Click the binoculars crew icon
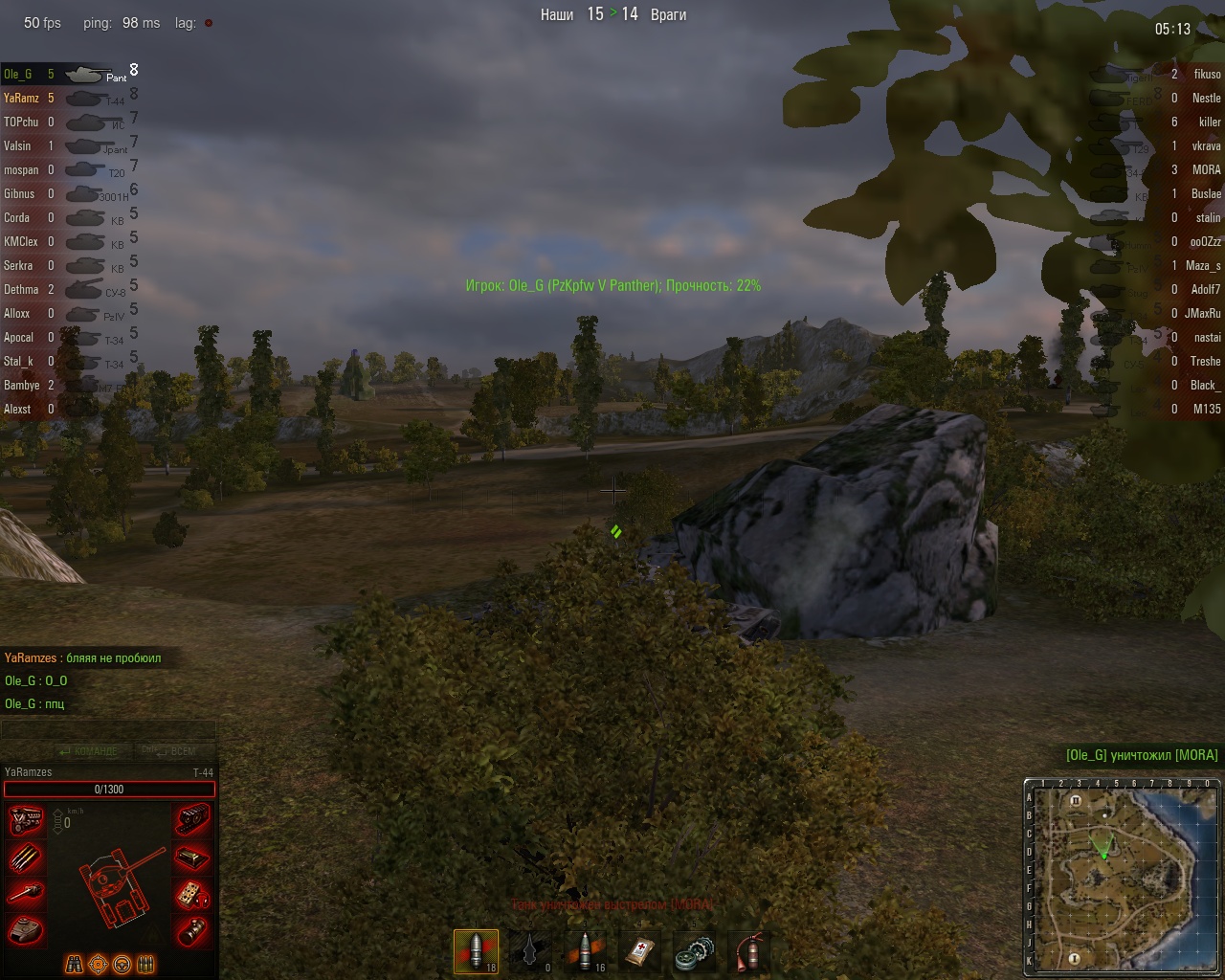This screenshot has width=1225, height=980. pyautogui.click(x=74, y=964)
